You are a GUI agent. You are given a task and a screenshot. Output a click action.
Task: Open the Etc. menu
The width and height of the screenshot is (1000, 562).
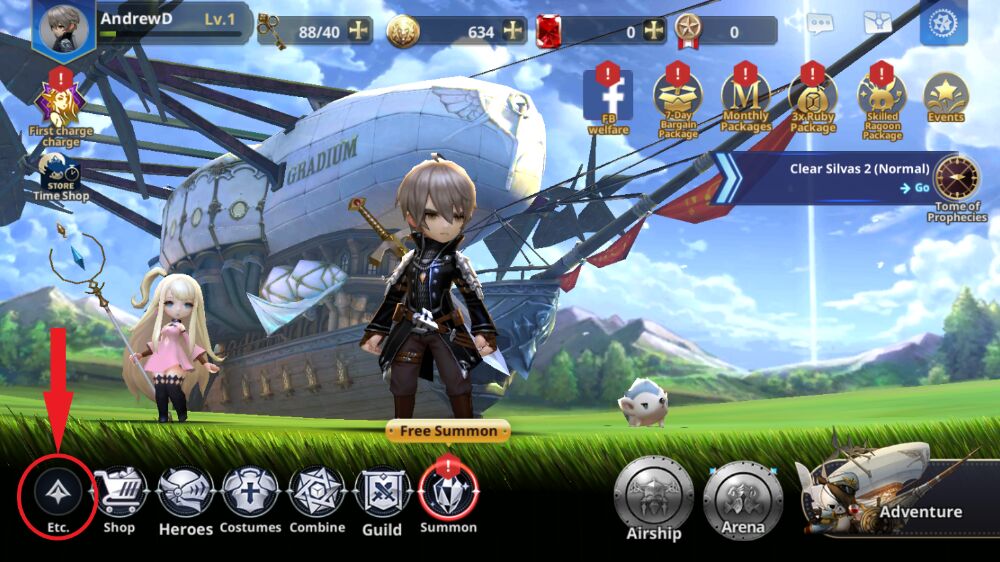pos(57,493)
